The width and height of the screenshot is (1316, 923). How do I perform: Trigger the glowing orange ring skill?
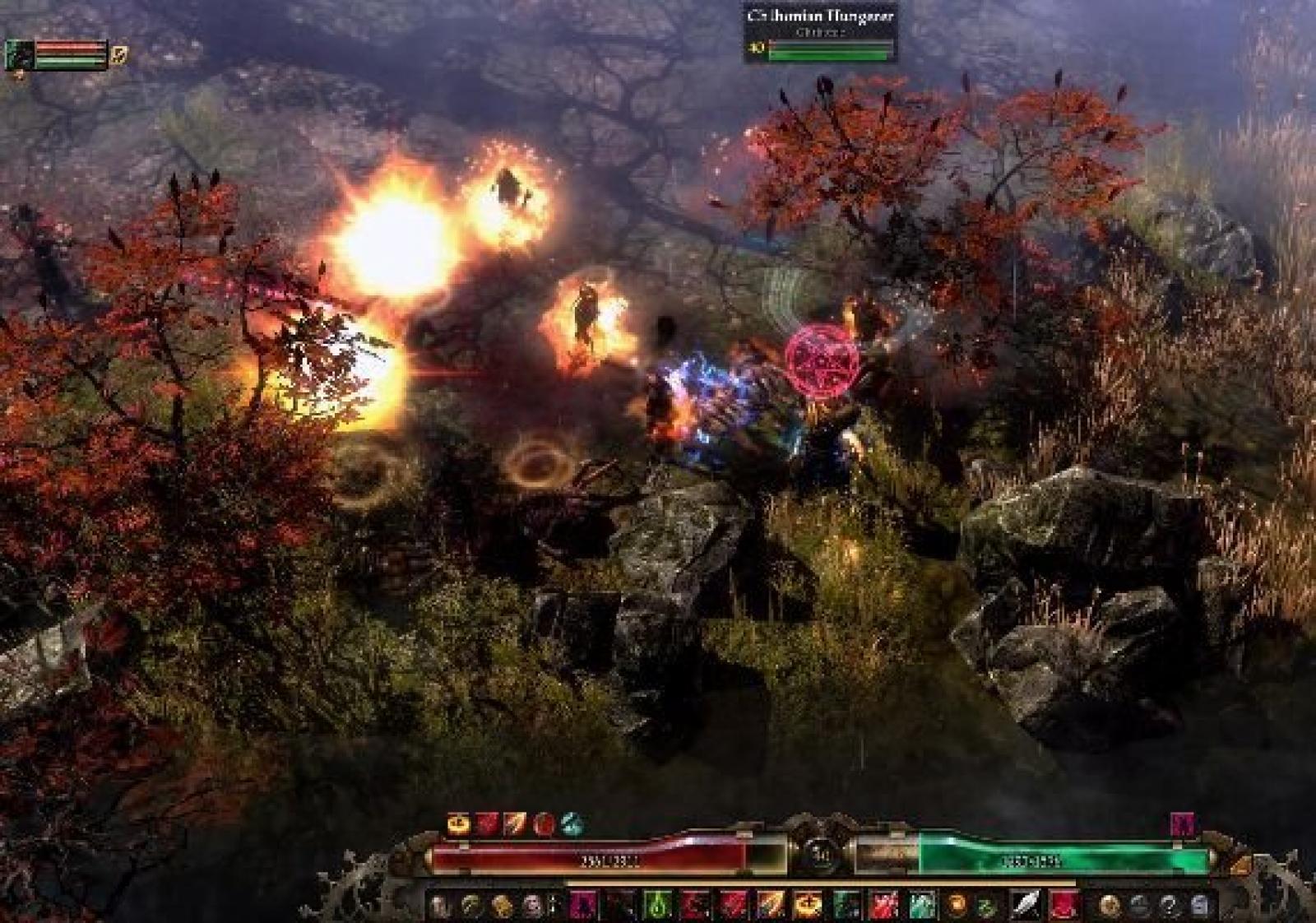coord(808,905)
